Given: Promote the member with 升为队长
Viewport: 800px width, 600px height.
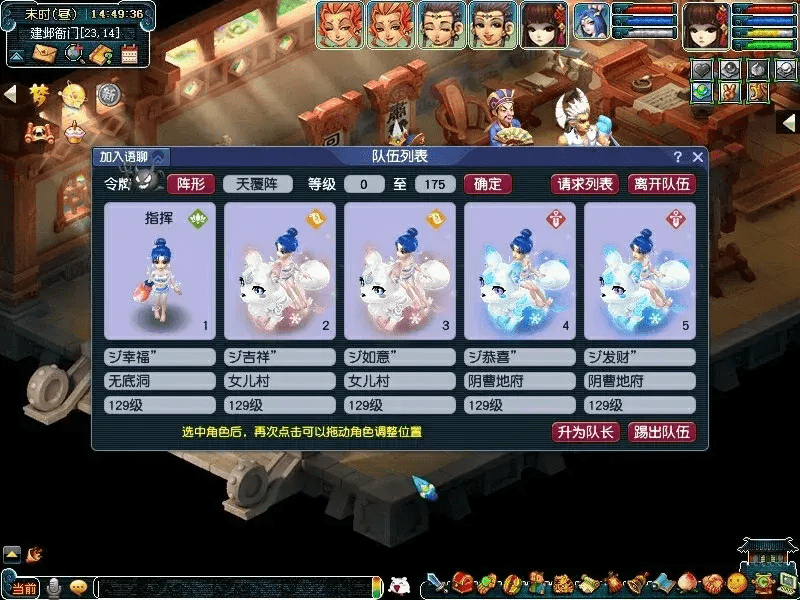Looking at the screenshot, I should [x=585, y=432].
